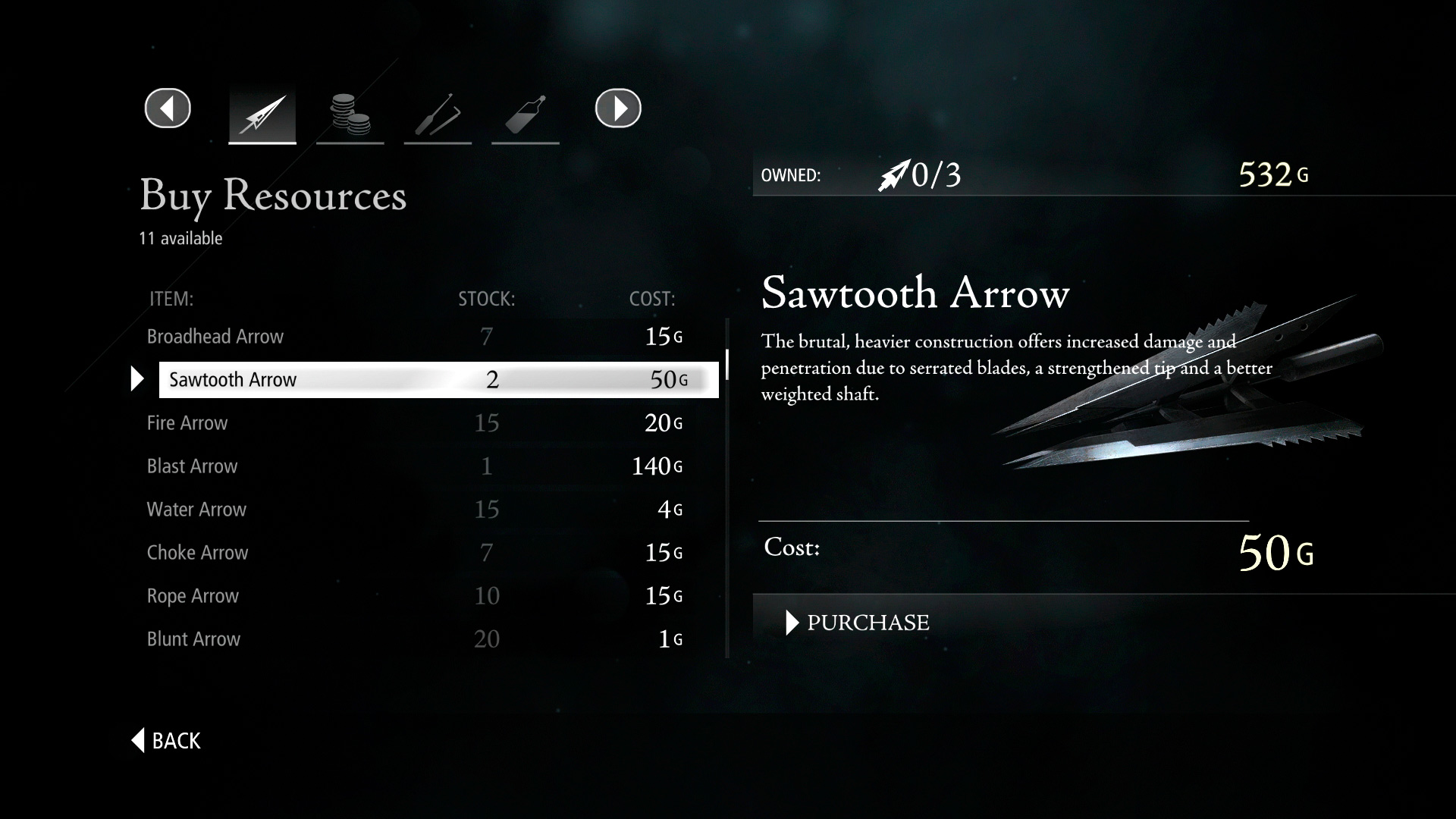Click the arrow icon beside the OWNED counter

point(895,174)
